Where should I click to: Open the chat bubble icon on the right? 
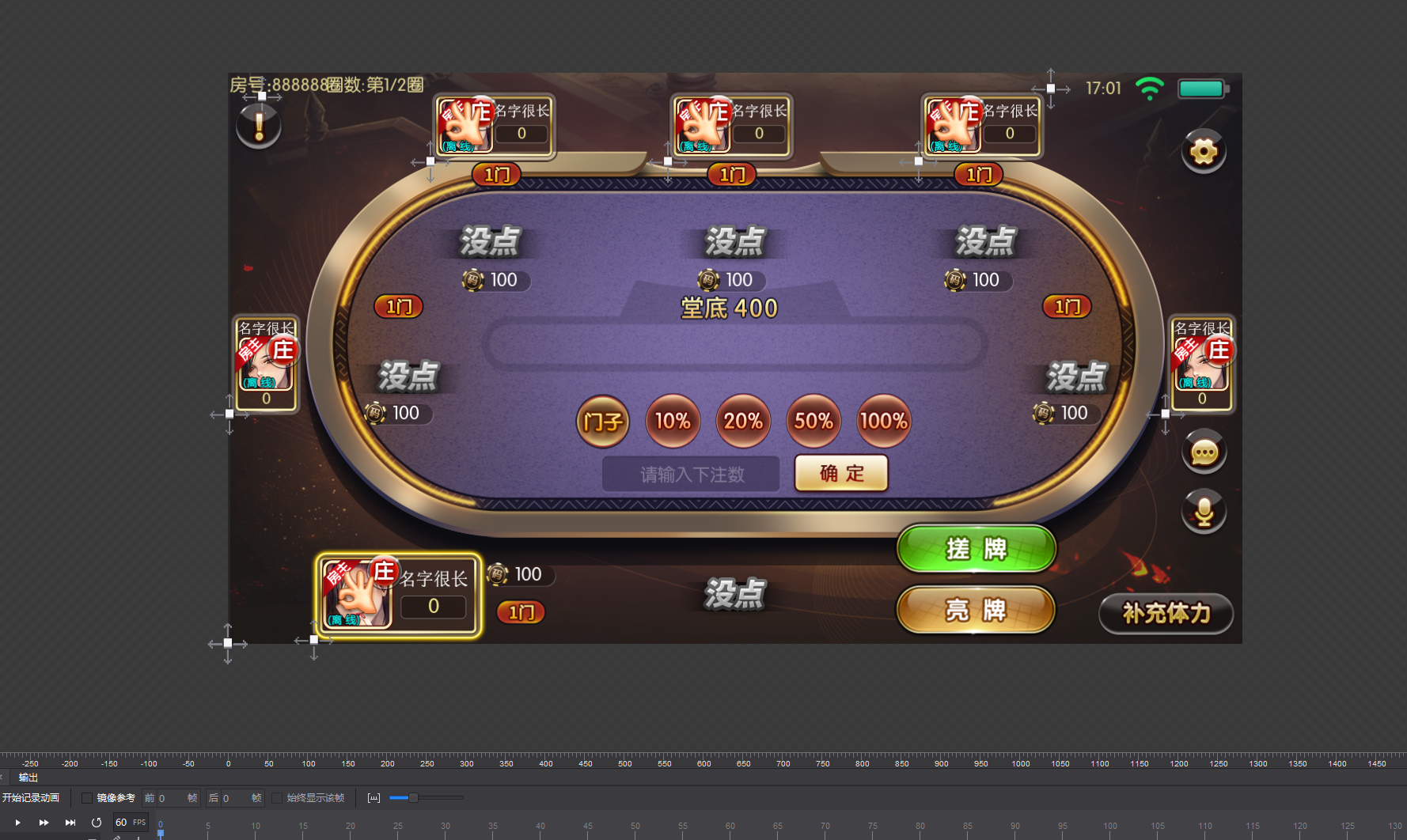coord(1204,452)
